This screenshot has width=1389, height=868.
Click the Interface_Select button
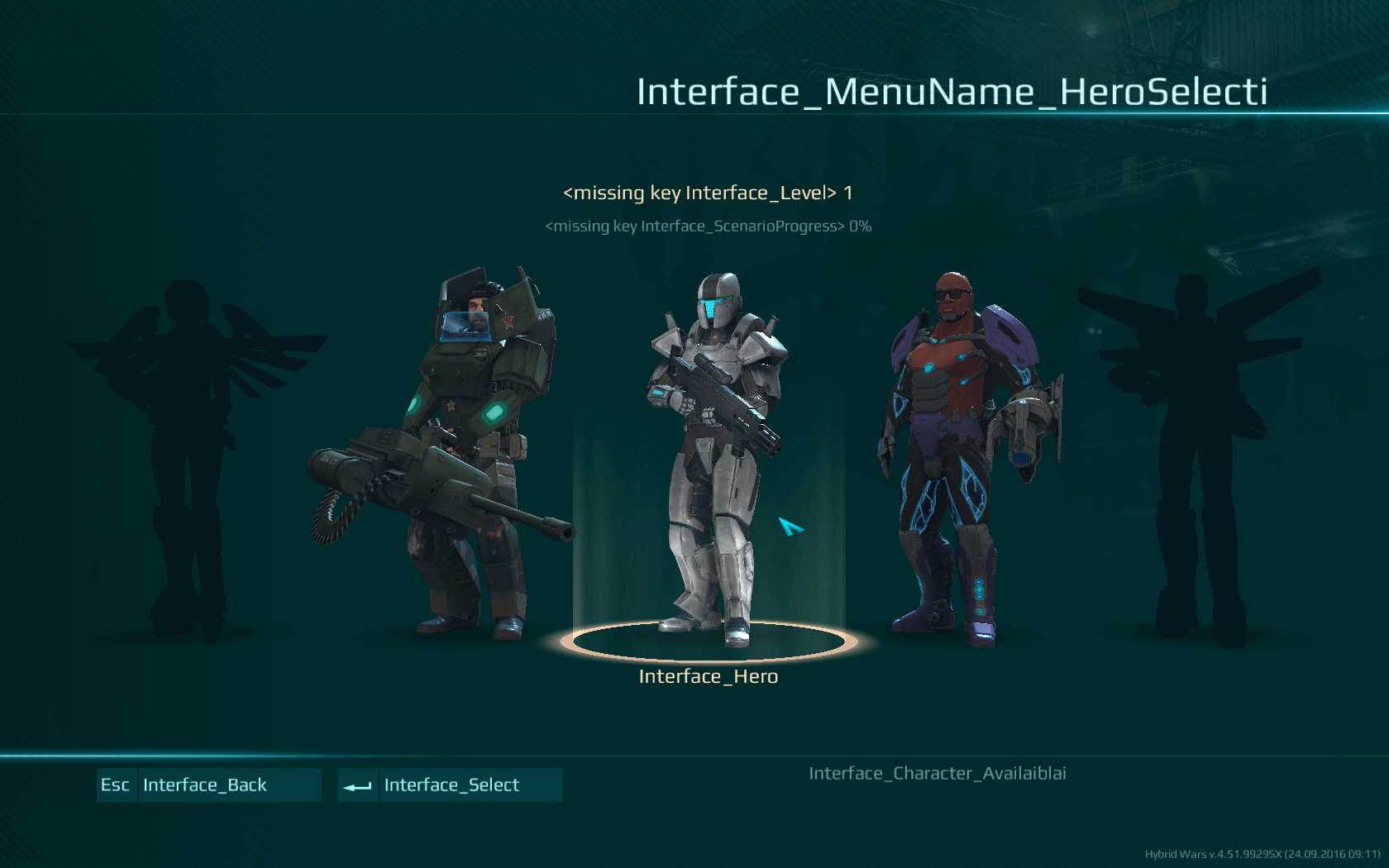click(450, 785)
